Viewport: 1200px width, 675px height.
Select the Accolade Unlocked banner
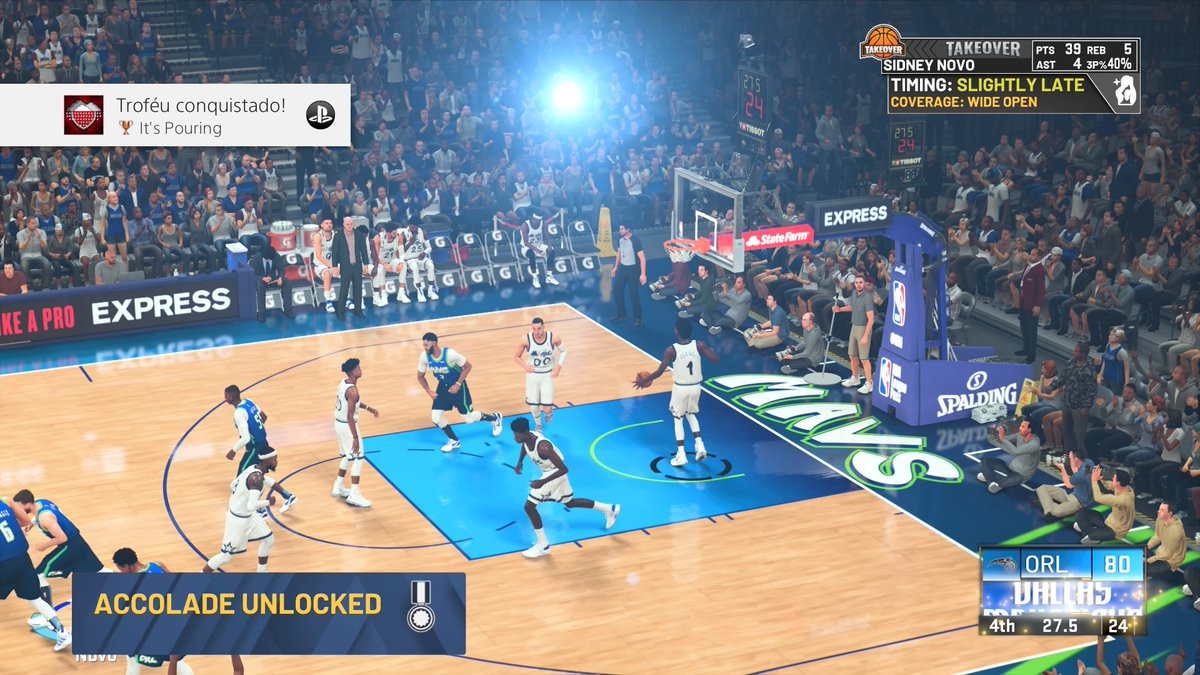click(x=268, y=605)
